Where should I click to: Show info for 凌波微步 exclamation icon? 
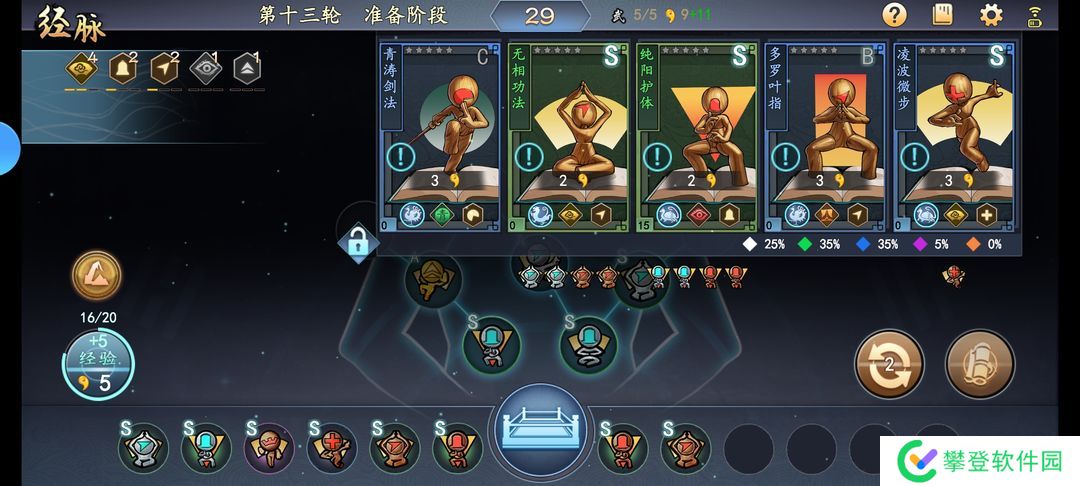click(914, 157)
